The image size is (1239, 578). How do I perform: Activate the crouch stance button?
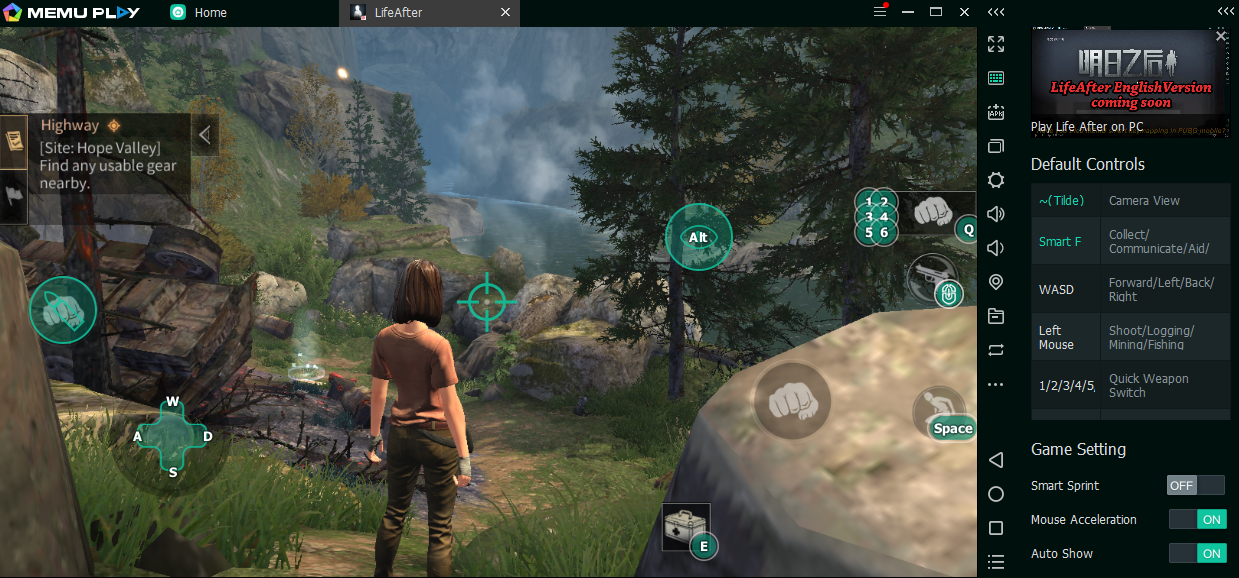tap(937, 411)
